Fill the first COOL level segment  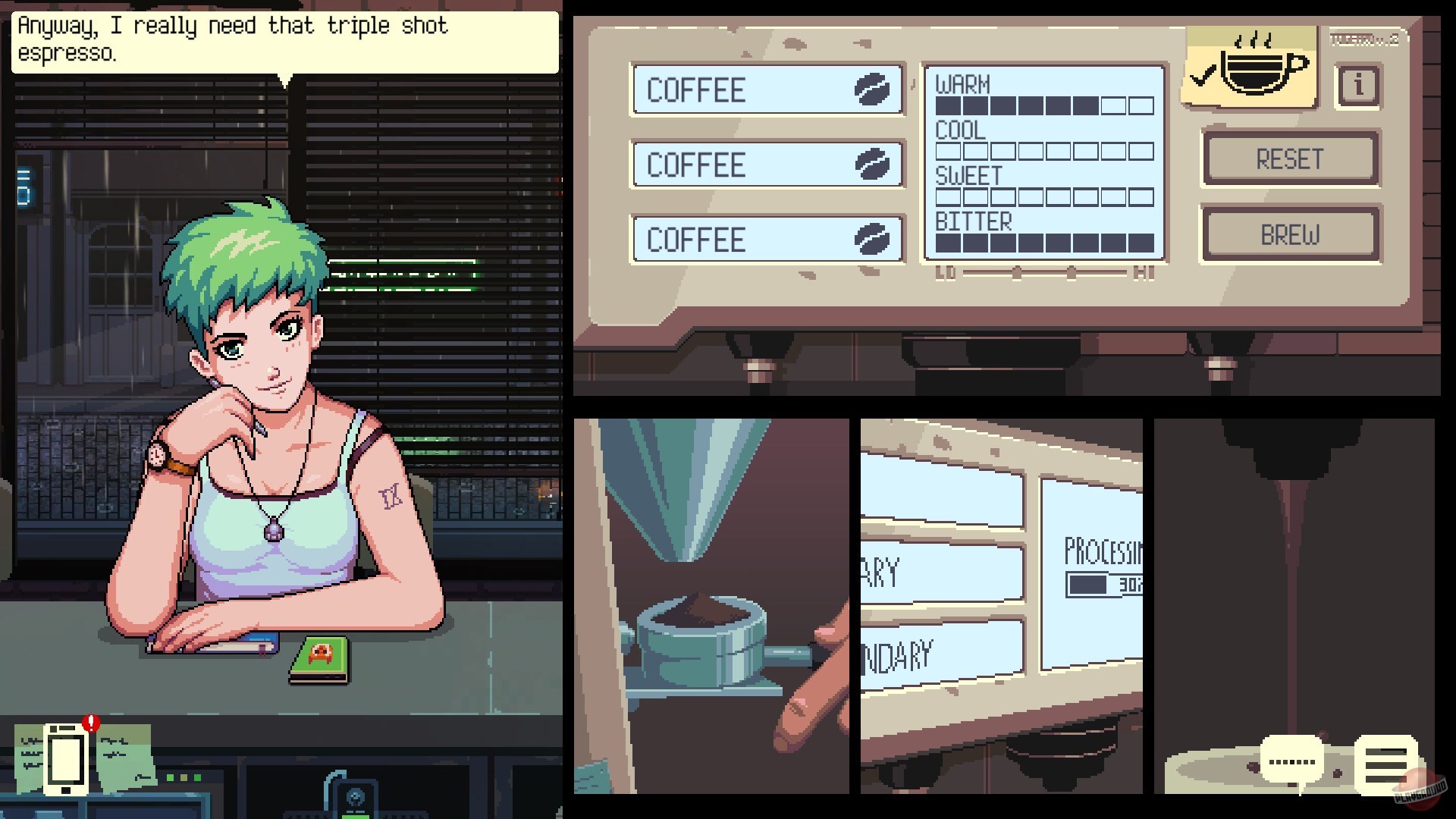point(946,151)
